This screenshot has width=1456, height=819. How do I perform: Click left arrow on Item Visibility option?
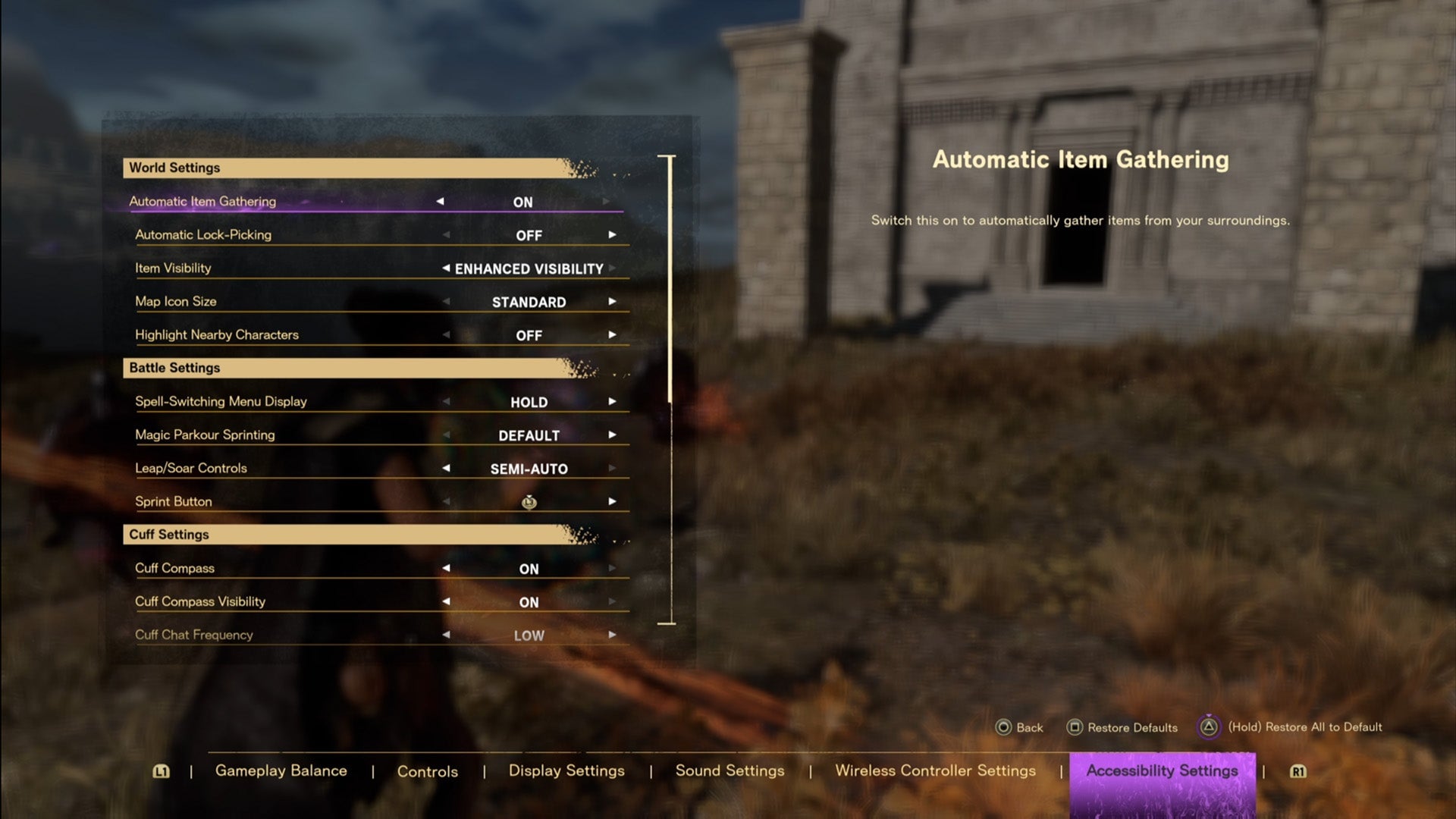(x=446, y=268)
